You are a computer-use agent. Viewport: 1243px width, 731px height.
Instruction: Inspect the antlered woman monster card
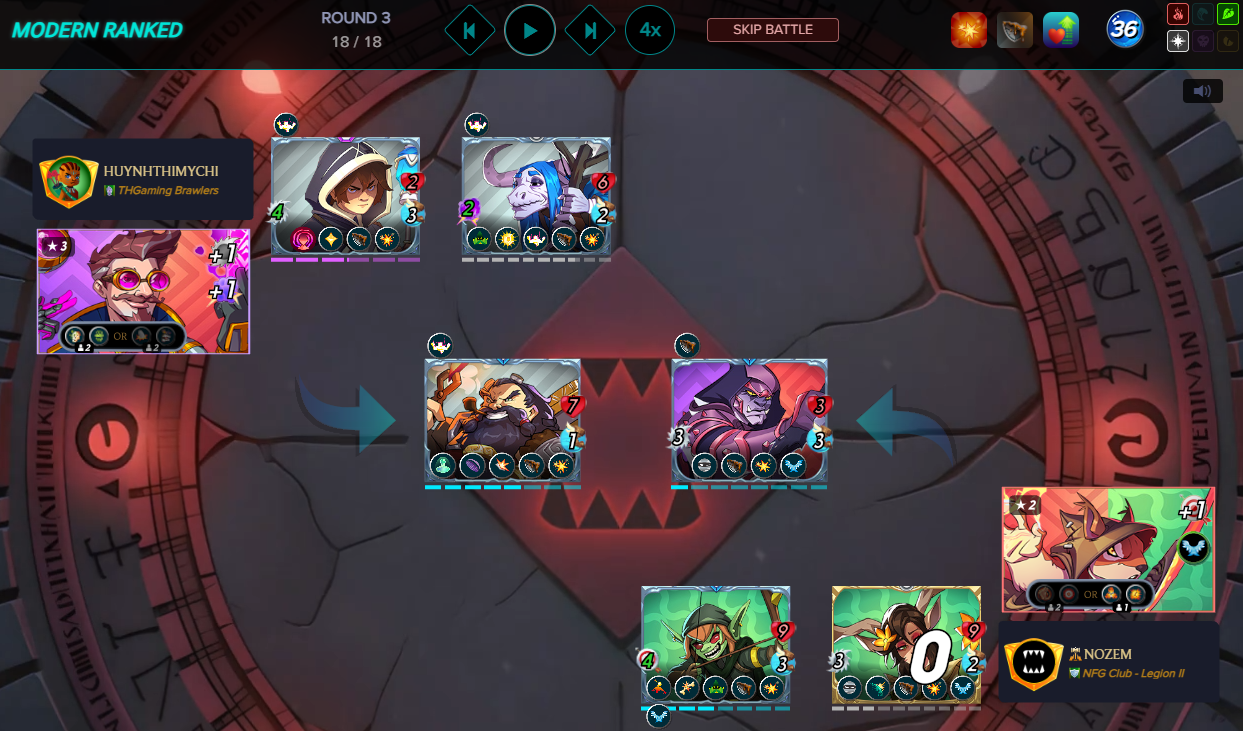906,645
